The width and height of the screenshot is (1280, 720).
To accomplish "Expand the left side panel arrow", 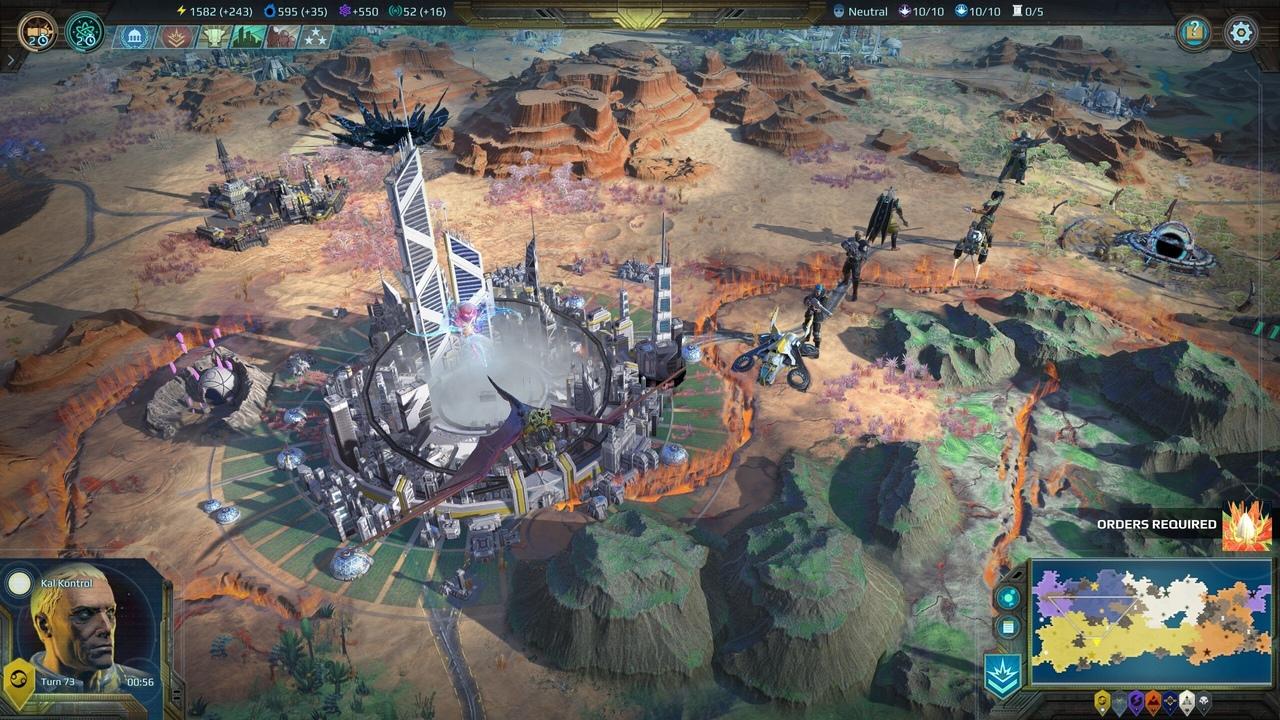I will click(x=9, y=60).
